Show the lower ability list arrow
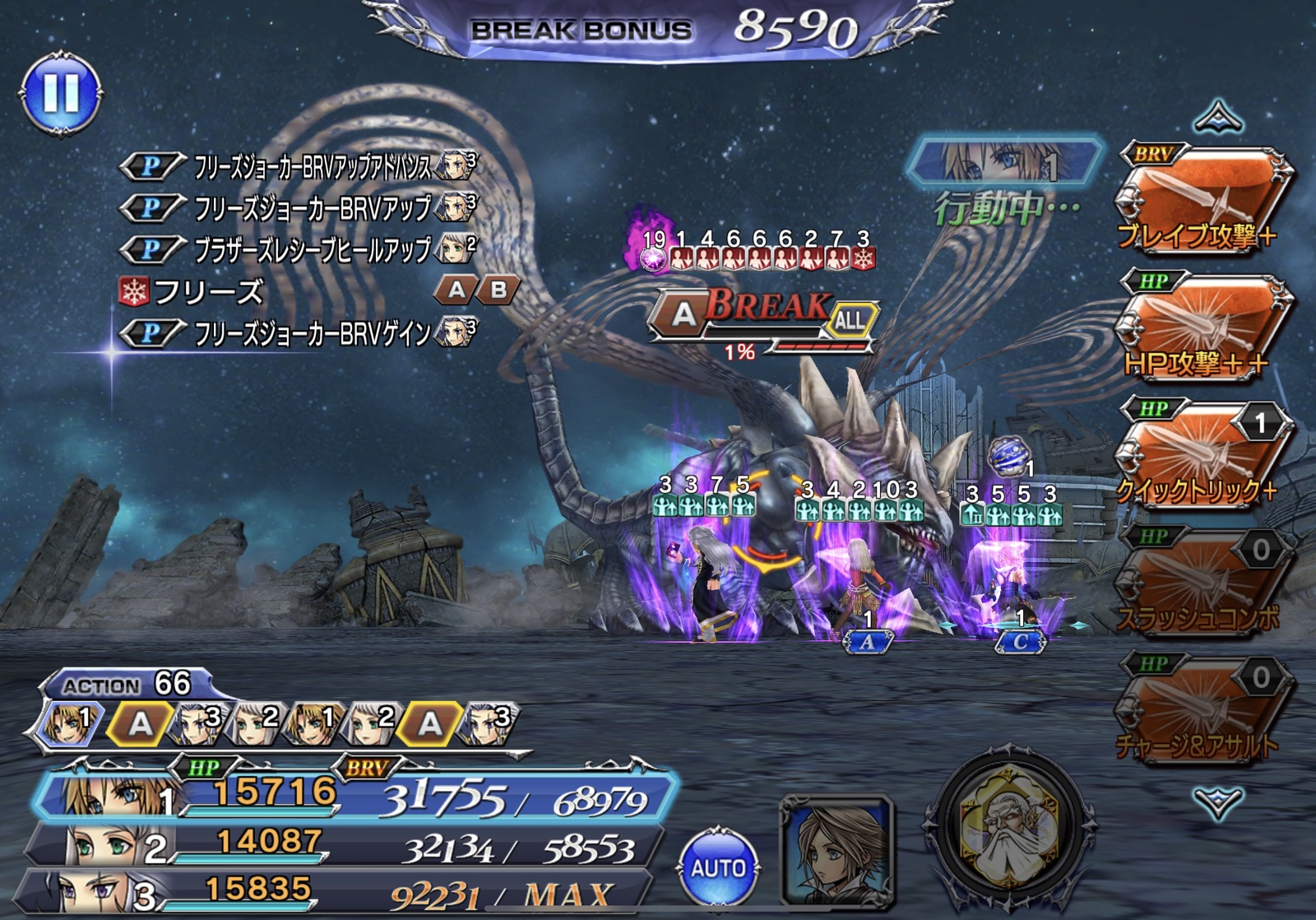Viewport: 1316px width, 920px height. pyautogui.click(x=1218, y=802)
